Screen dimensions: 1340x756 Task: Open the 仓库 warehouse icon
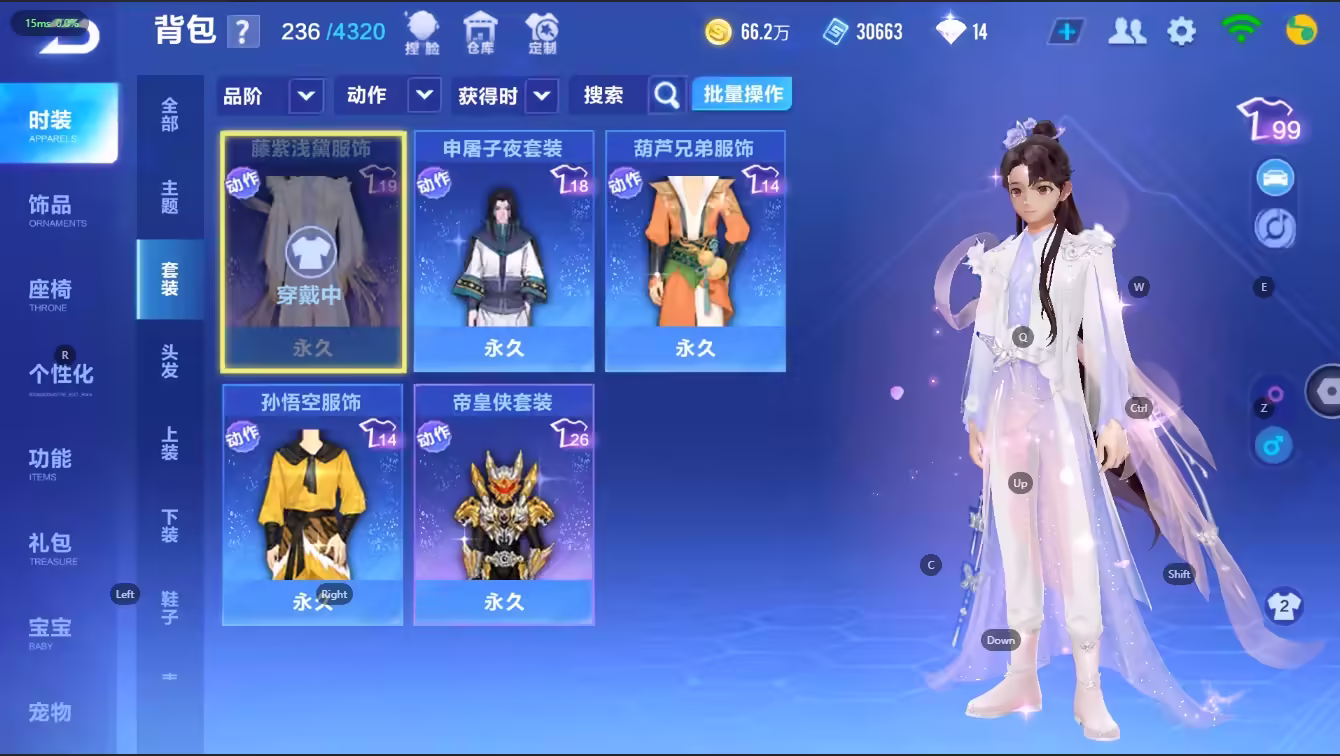click(x=481, y=32)
